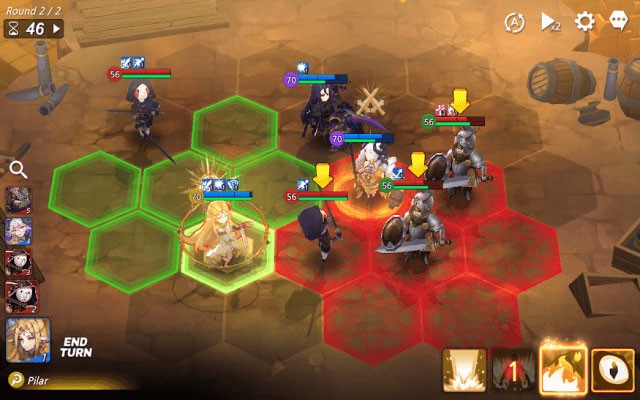
Task: End the current turn
Action: click(x=75, y=347)
